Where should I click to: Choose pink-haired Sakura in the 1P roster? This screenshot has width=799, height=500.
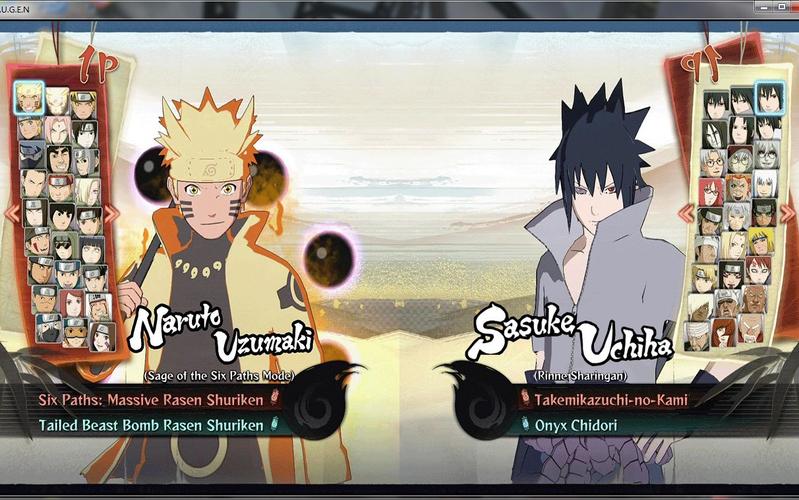point(60,129)
